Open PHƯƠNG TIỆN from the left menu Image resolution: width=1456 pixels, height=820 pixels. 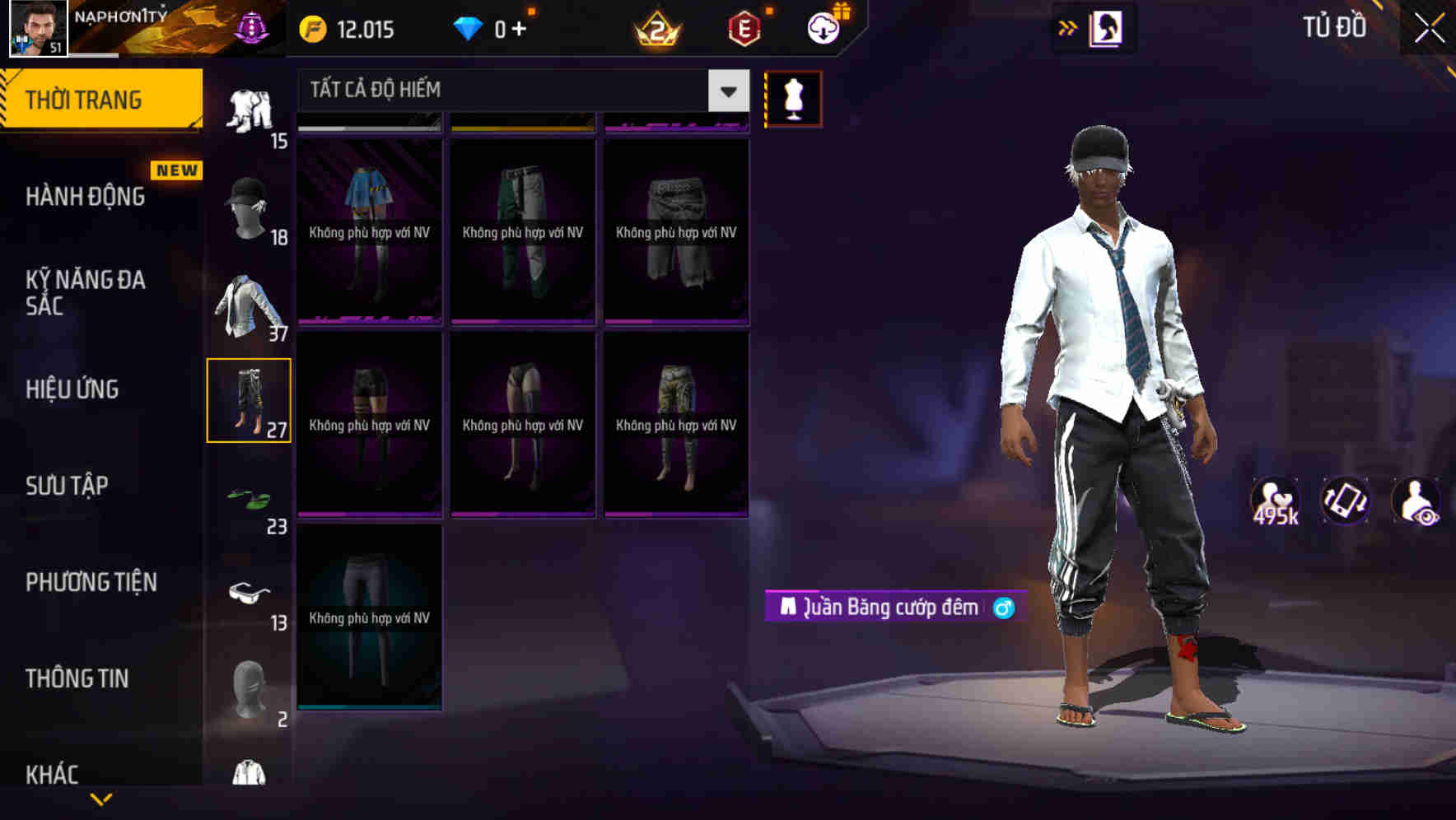point(91,582)
